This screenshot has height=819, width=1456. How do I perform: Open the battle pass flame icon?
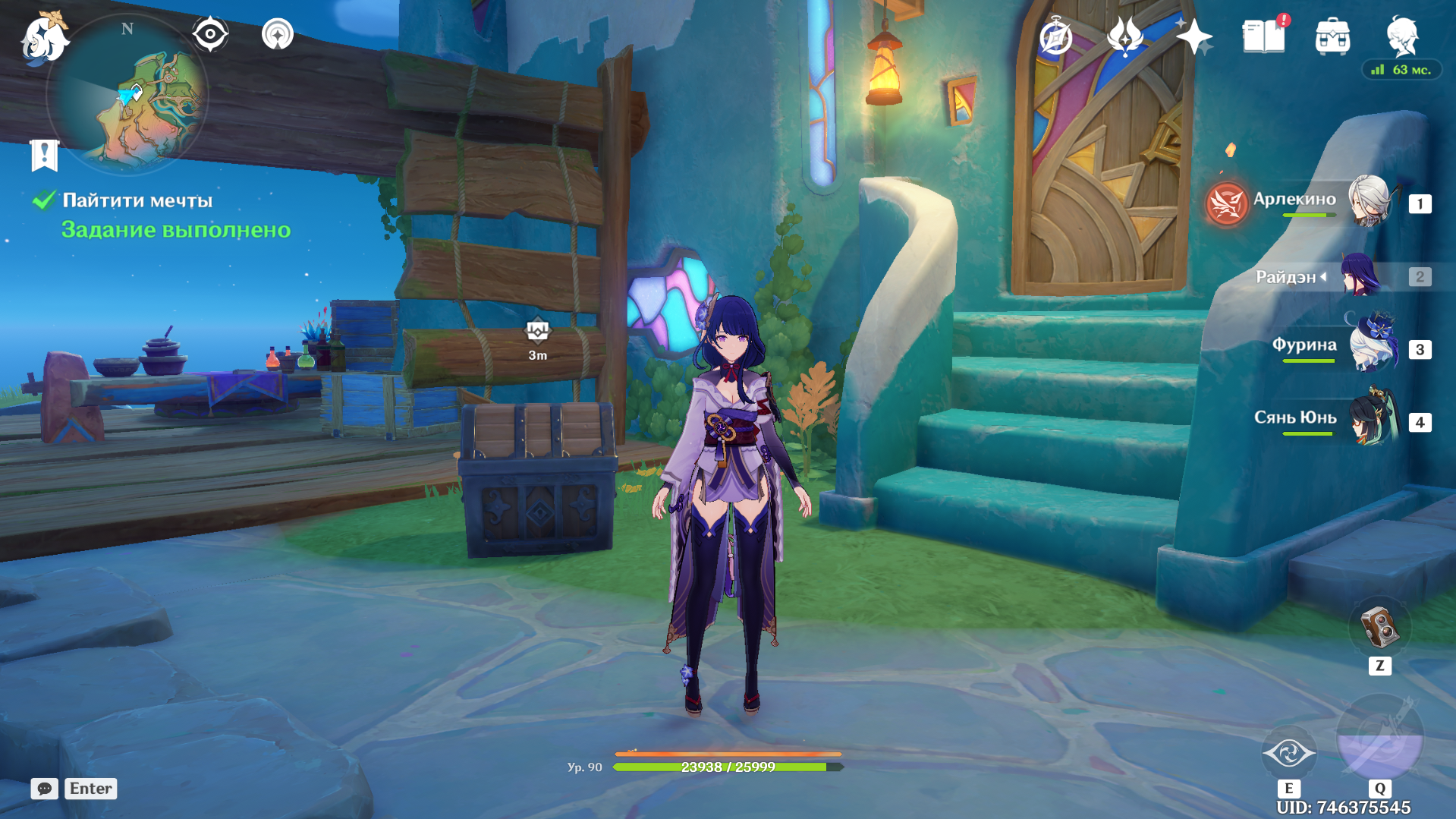pos(1125,36)
